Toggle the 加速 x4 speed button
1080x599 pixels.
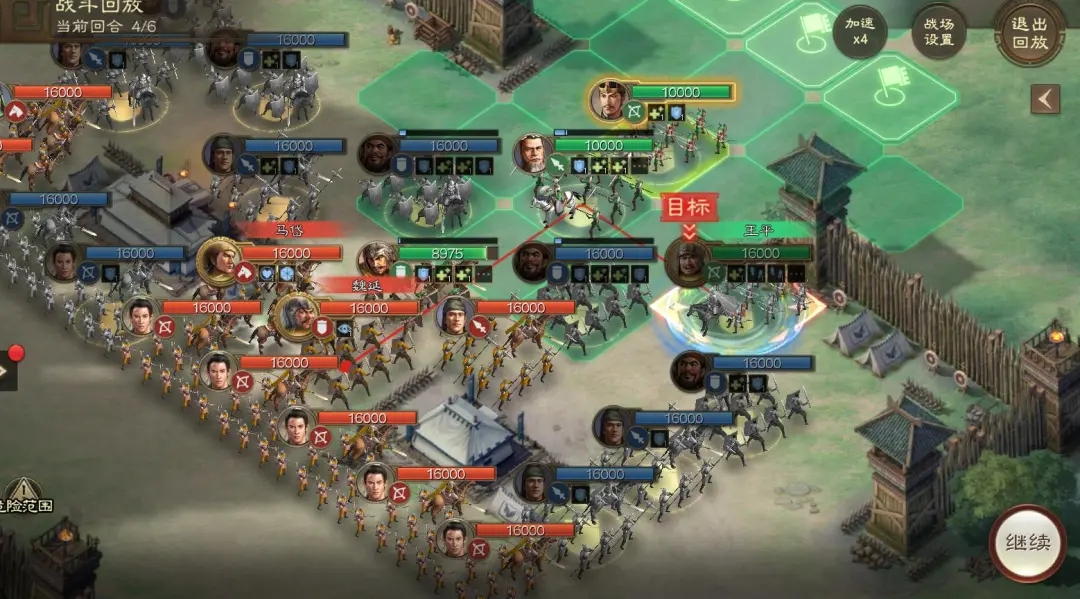click(x=859, y=32)
